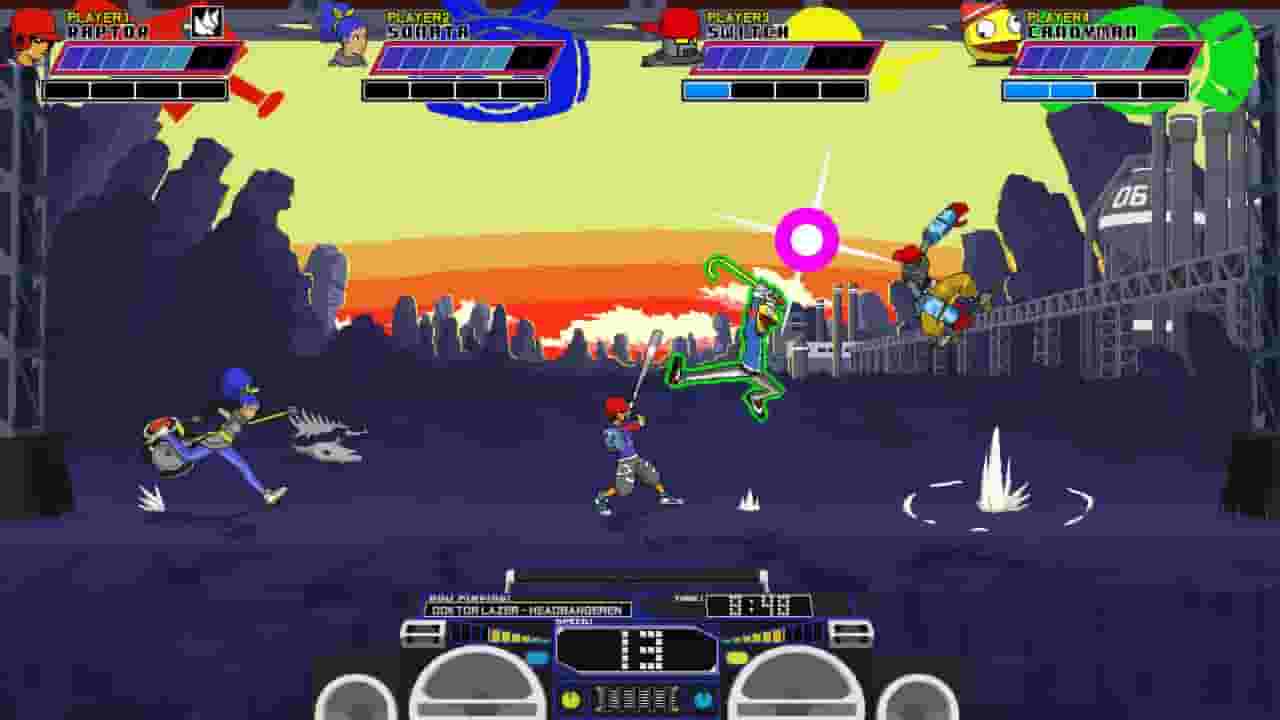Click the speed counter display on the boombox
Viewport: 1280px width, 720px height.
637,650
